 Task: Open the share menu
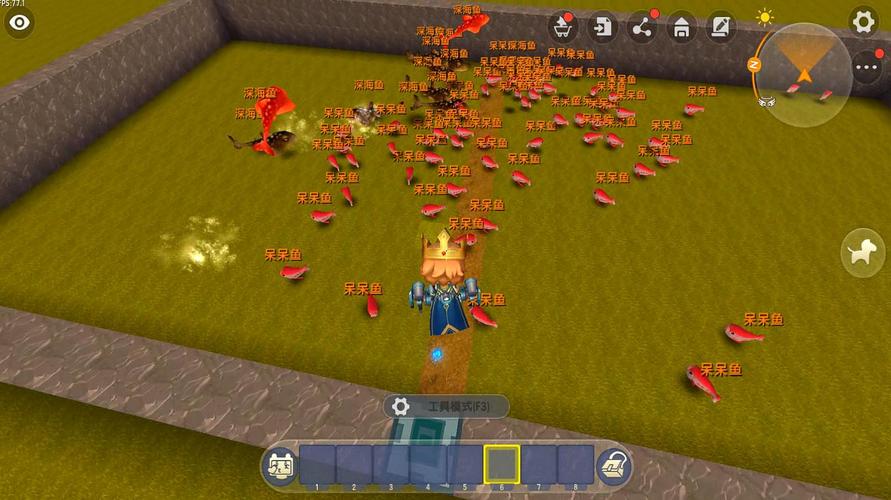pos(642,27)
